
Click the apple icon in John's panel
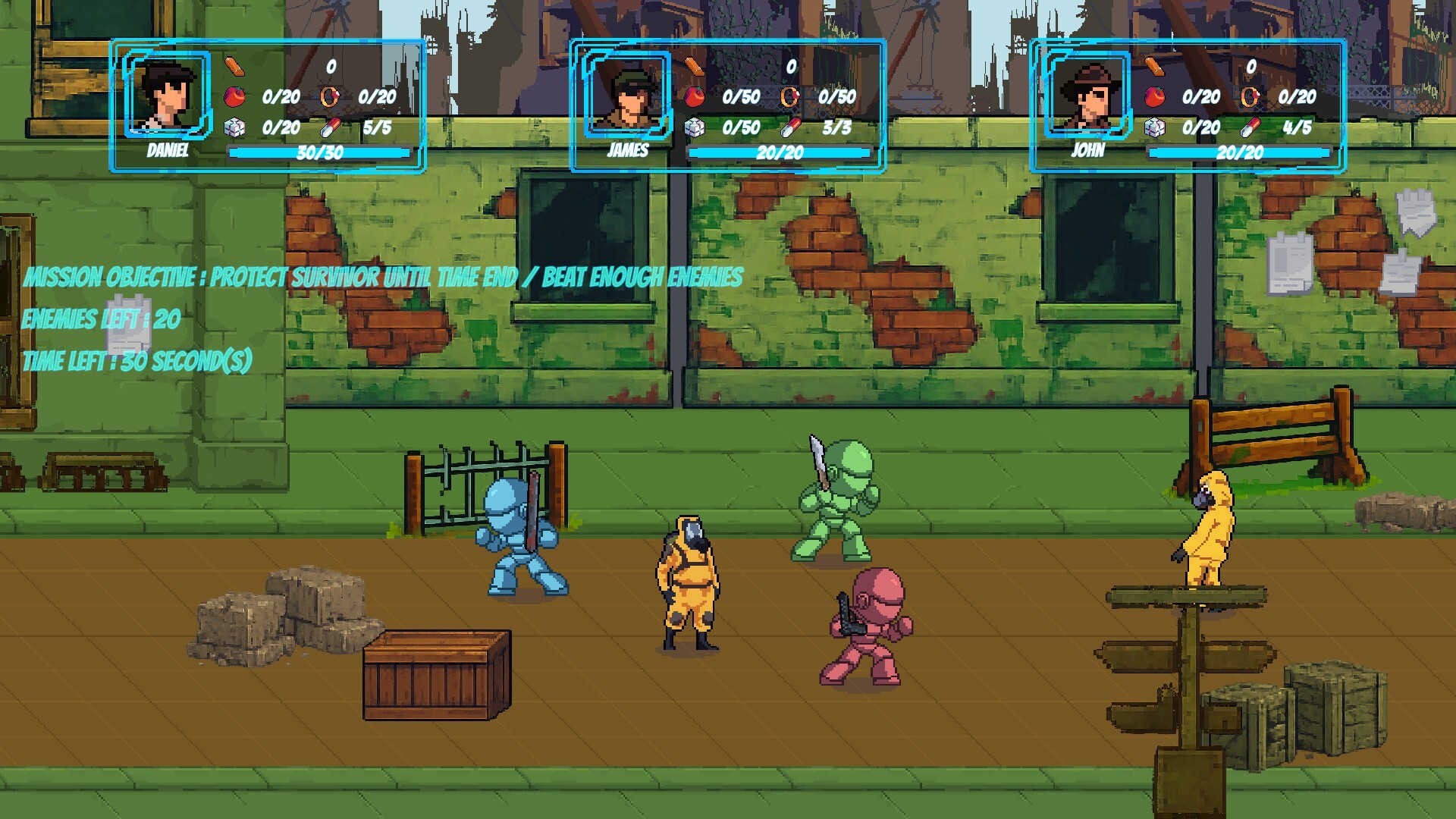click(x=1156, y=96)
